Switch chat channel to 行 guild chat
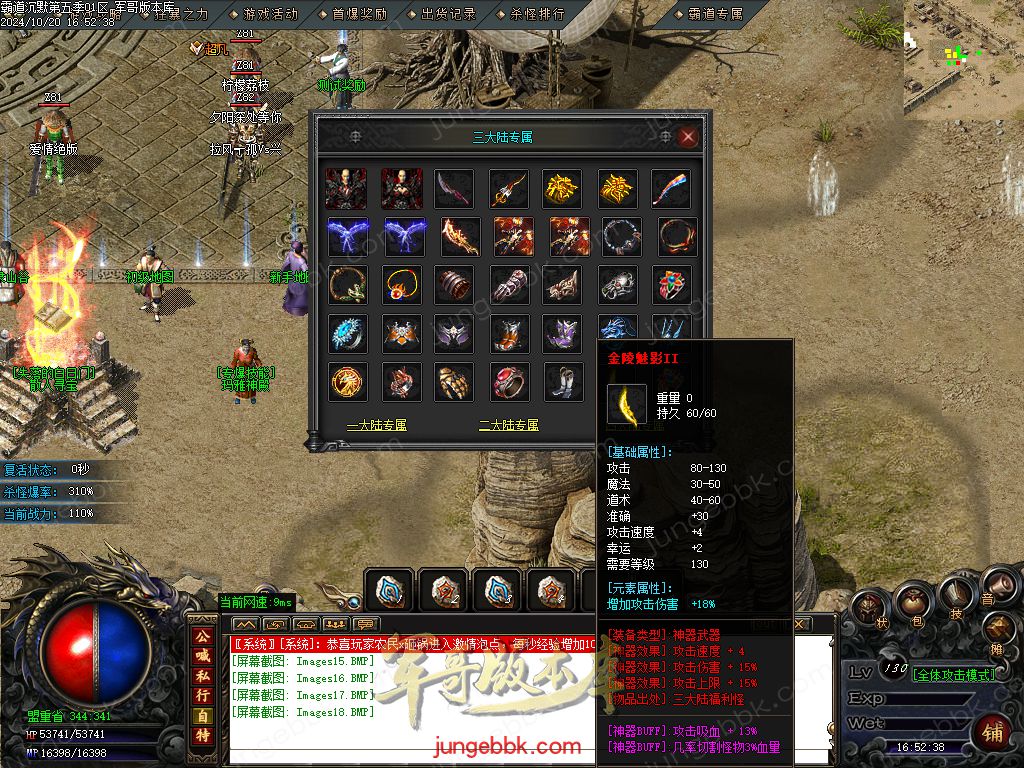 pyautogui.click(x=203, y=693)
